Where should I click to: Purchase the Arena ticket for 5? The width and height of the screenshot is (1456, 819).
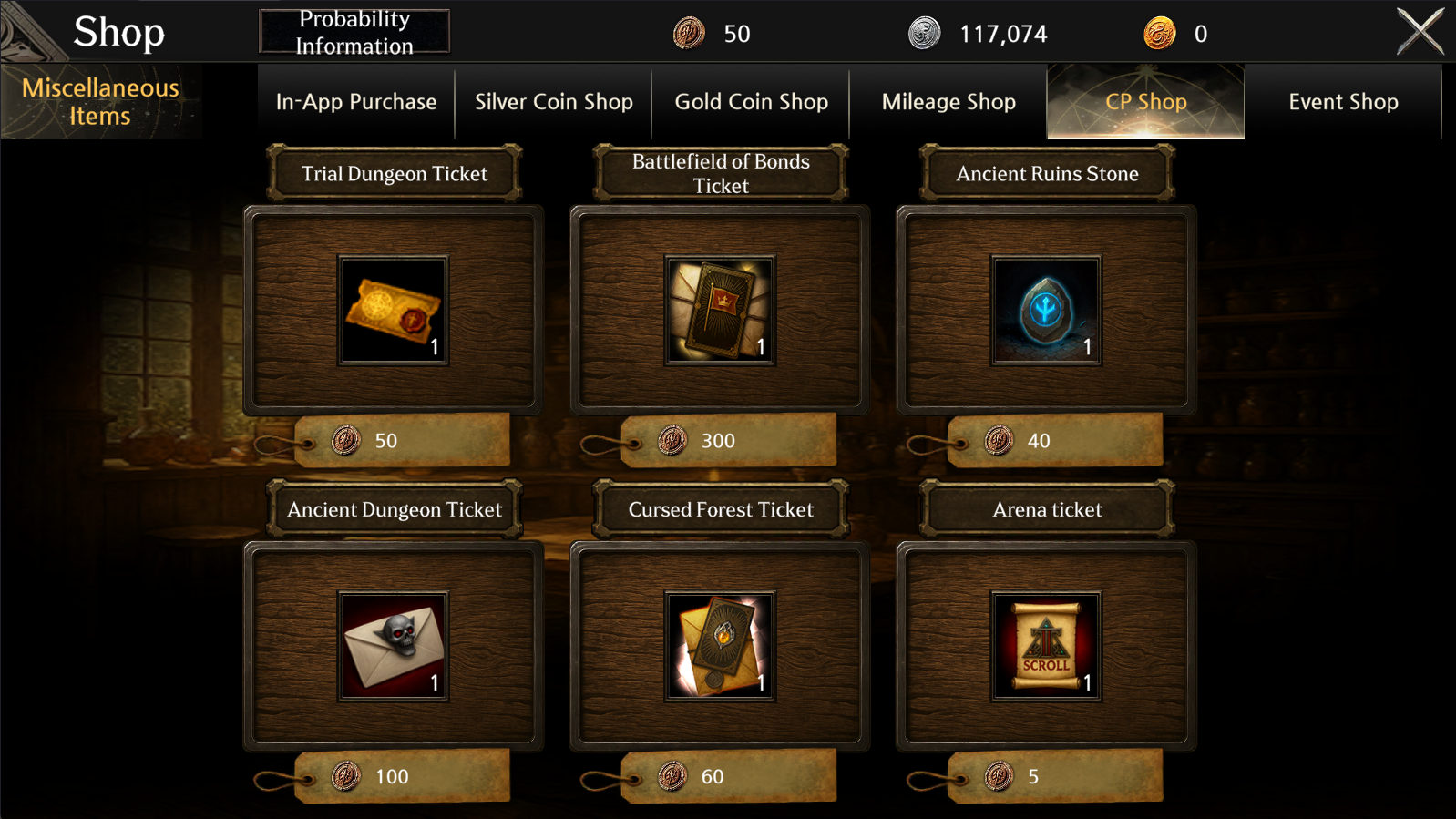point(1053,776)
